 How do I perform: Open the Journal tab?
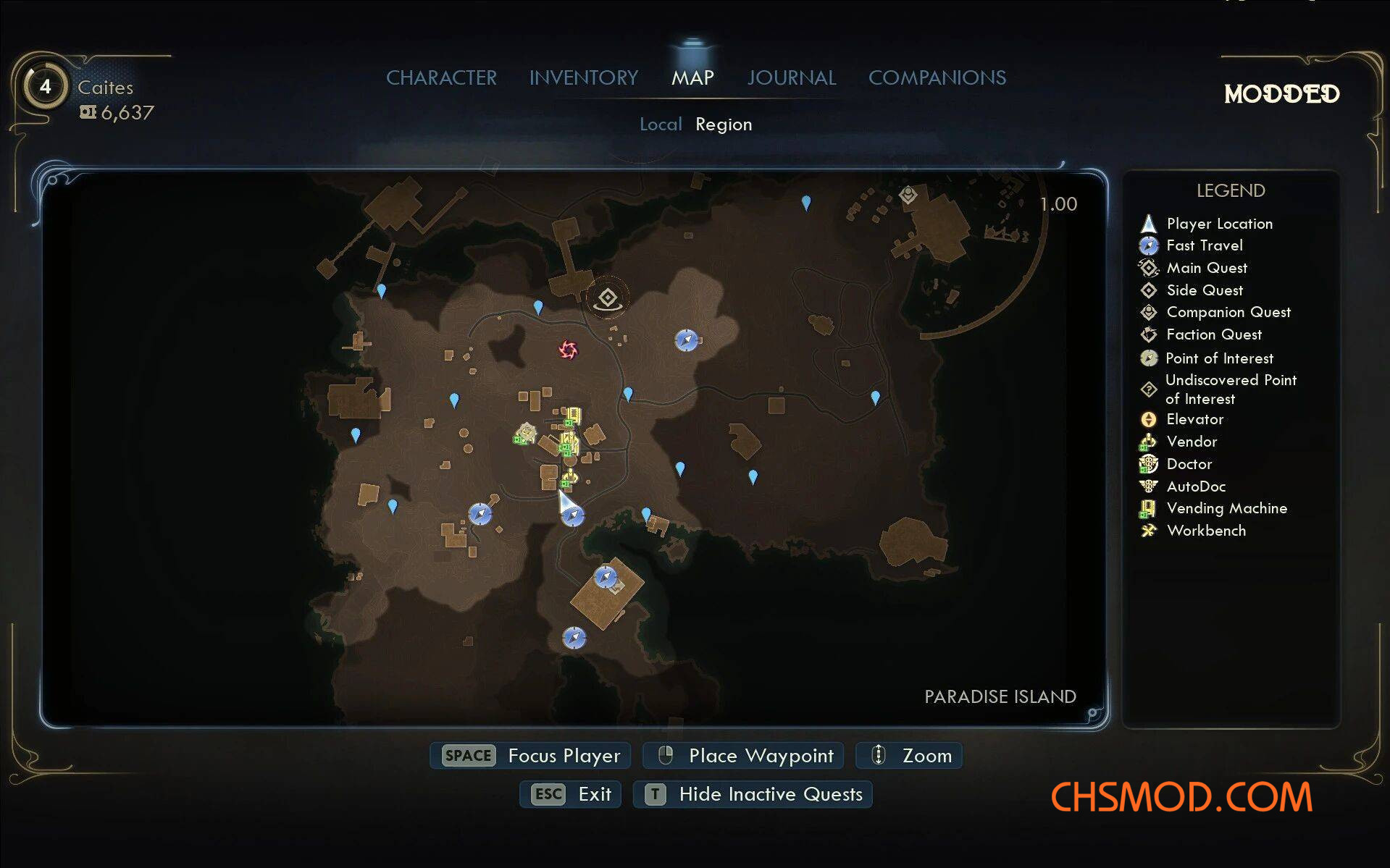pos(791,77)
